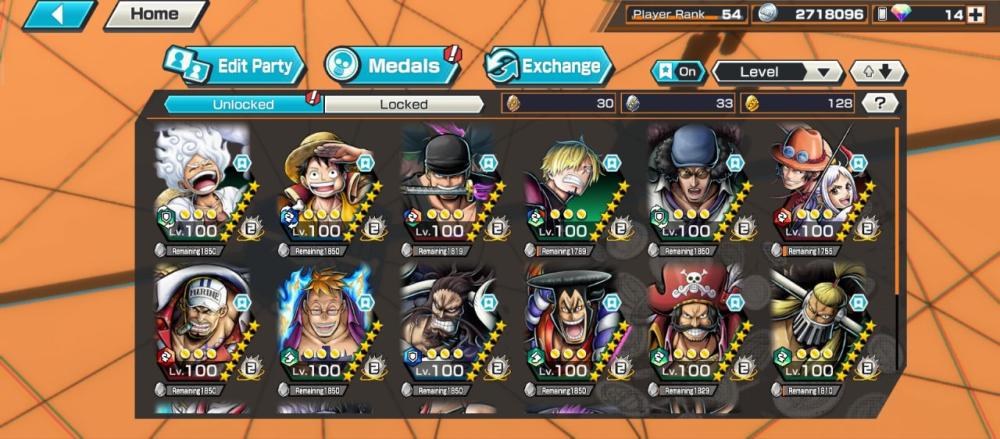
Task: Reverse the sort order with arrows button
Action: 877,72
